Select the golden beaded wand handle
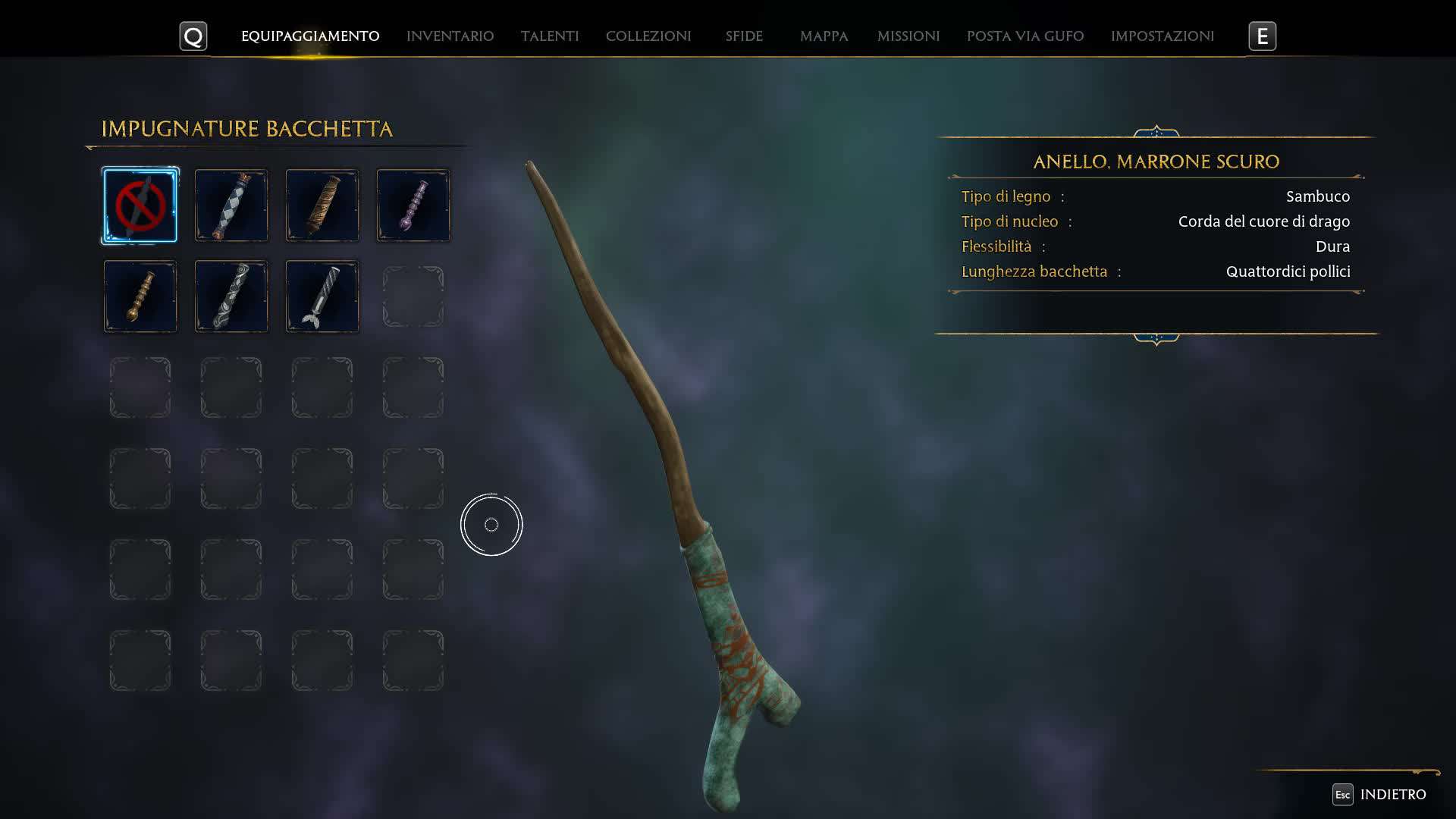The image size is (1456, 819). [140, 297]
